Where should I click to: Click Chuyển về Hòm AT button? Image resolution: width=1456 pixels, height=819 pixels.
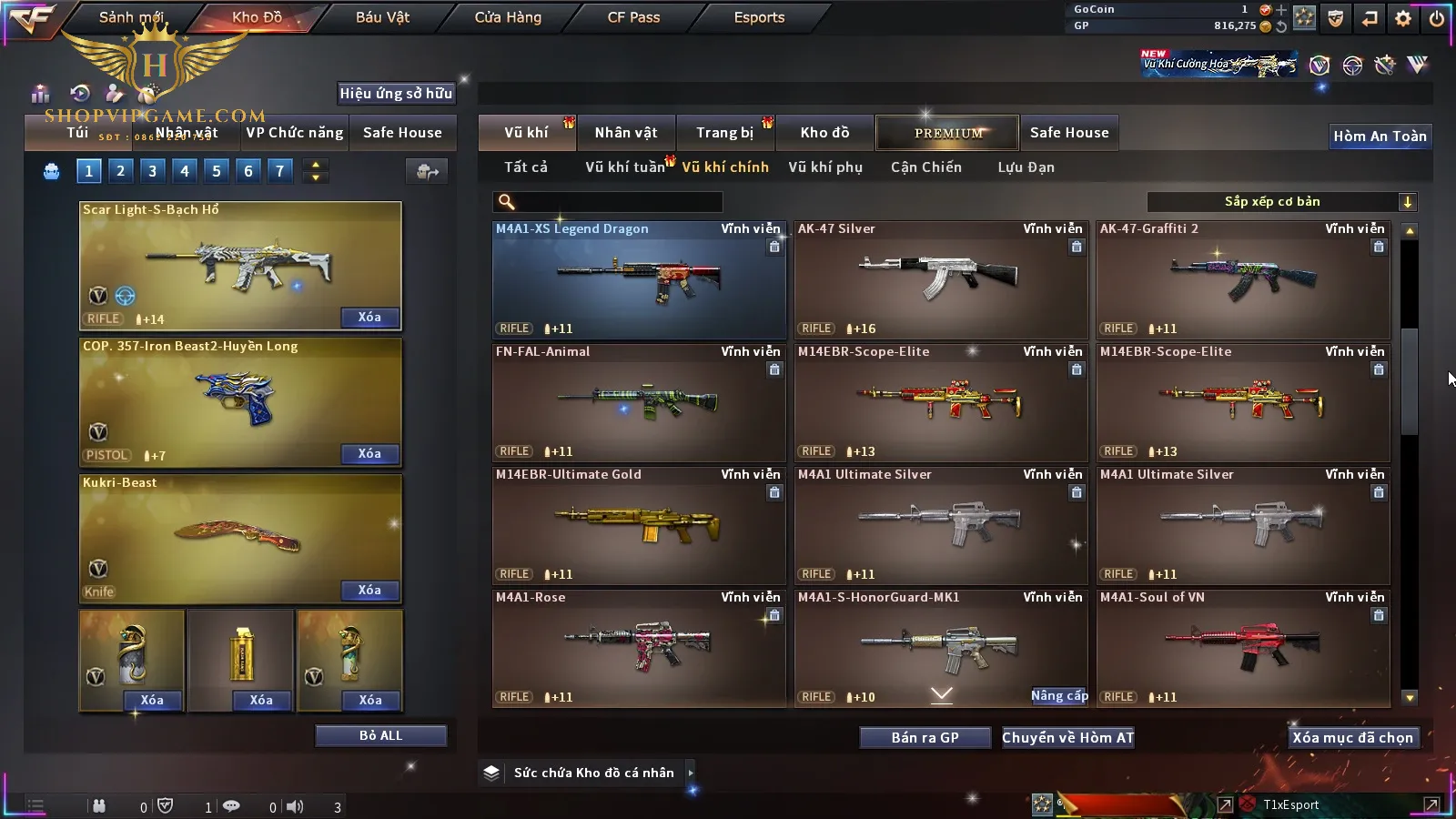point(1068,738)
